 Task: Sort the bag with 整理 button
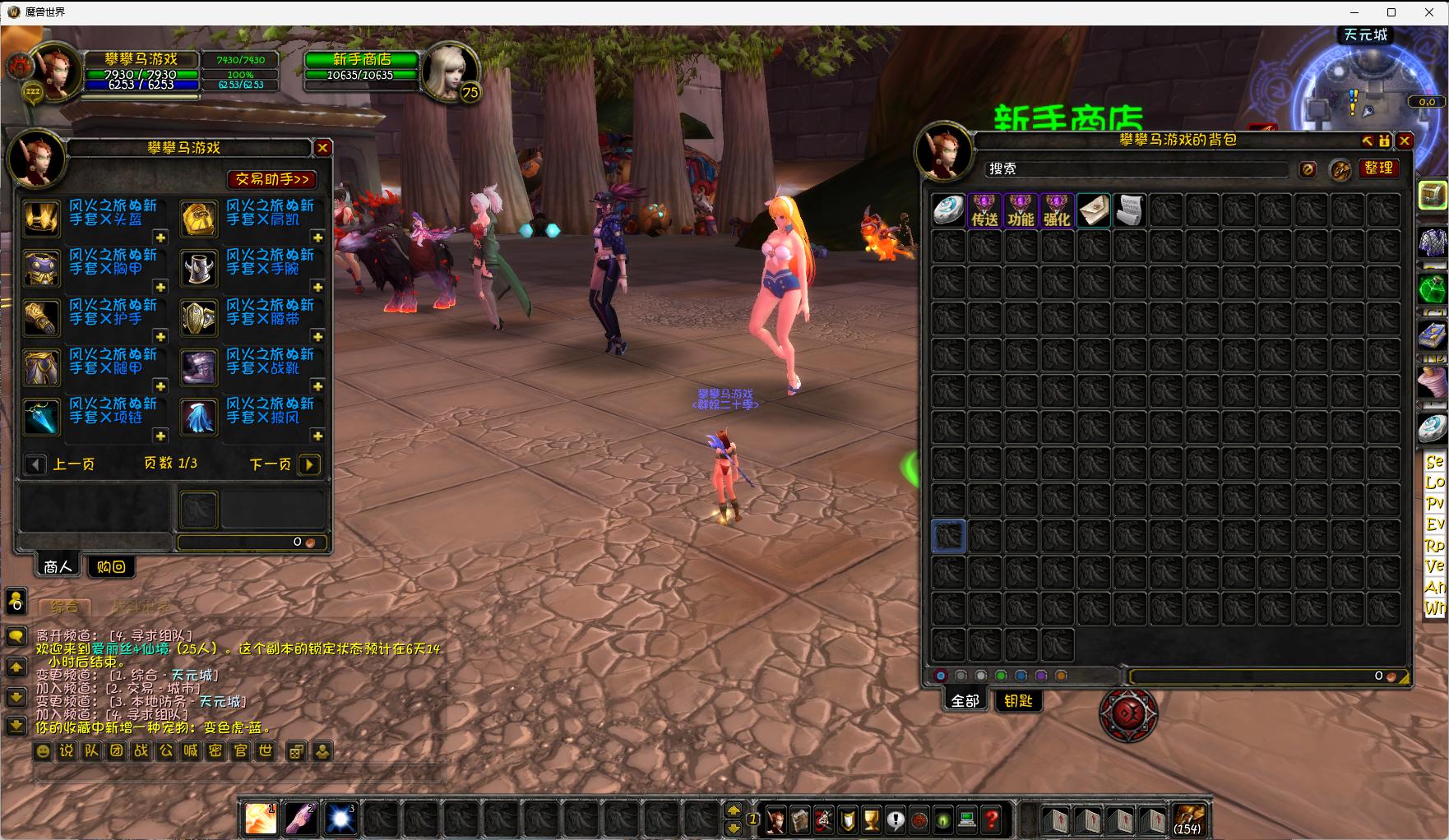click(1378, 168)
